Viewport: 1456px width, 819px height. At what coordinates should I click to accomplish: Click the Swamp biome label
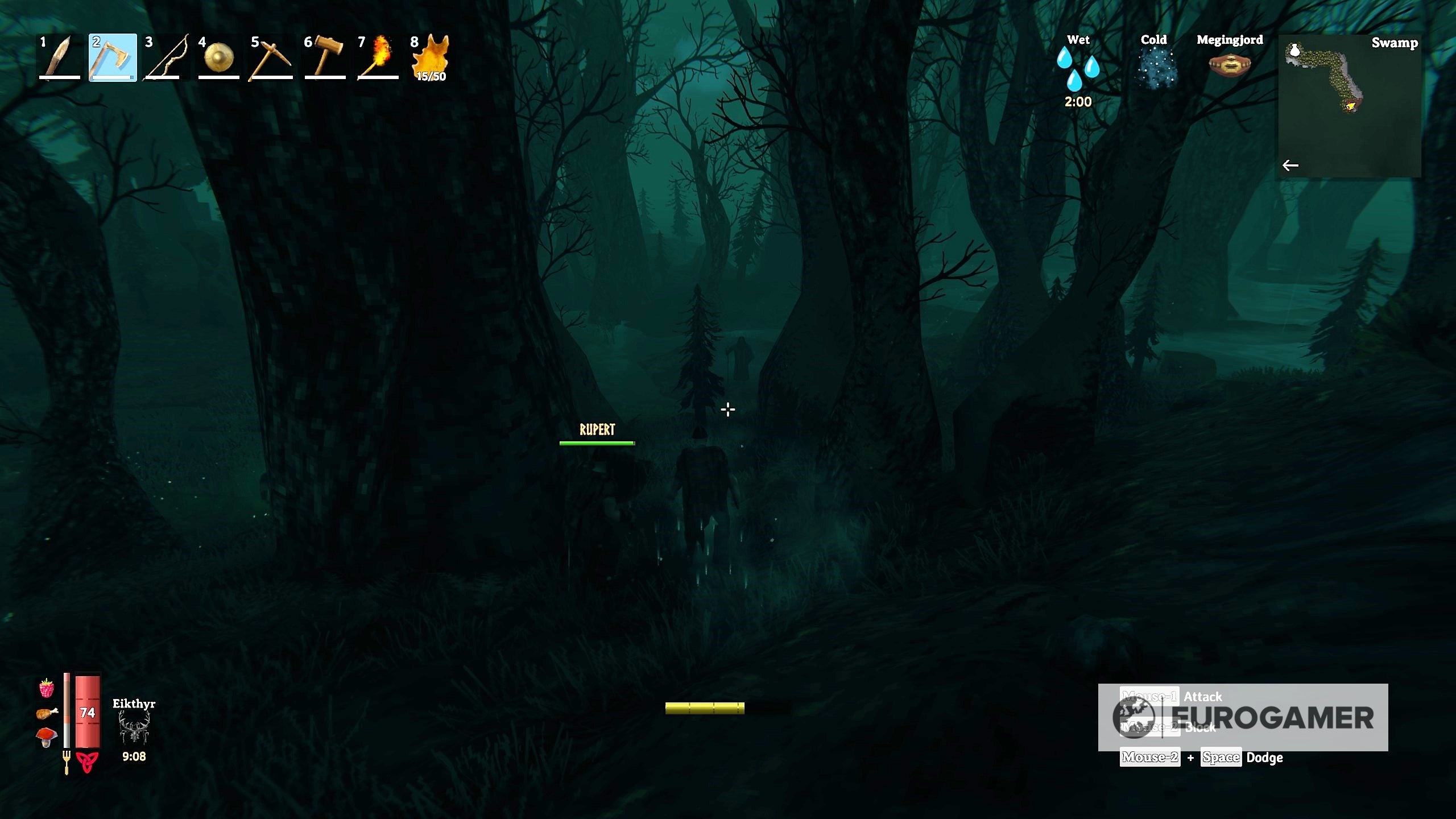1395,43
